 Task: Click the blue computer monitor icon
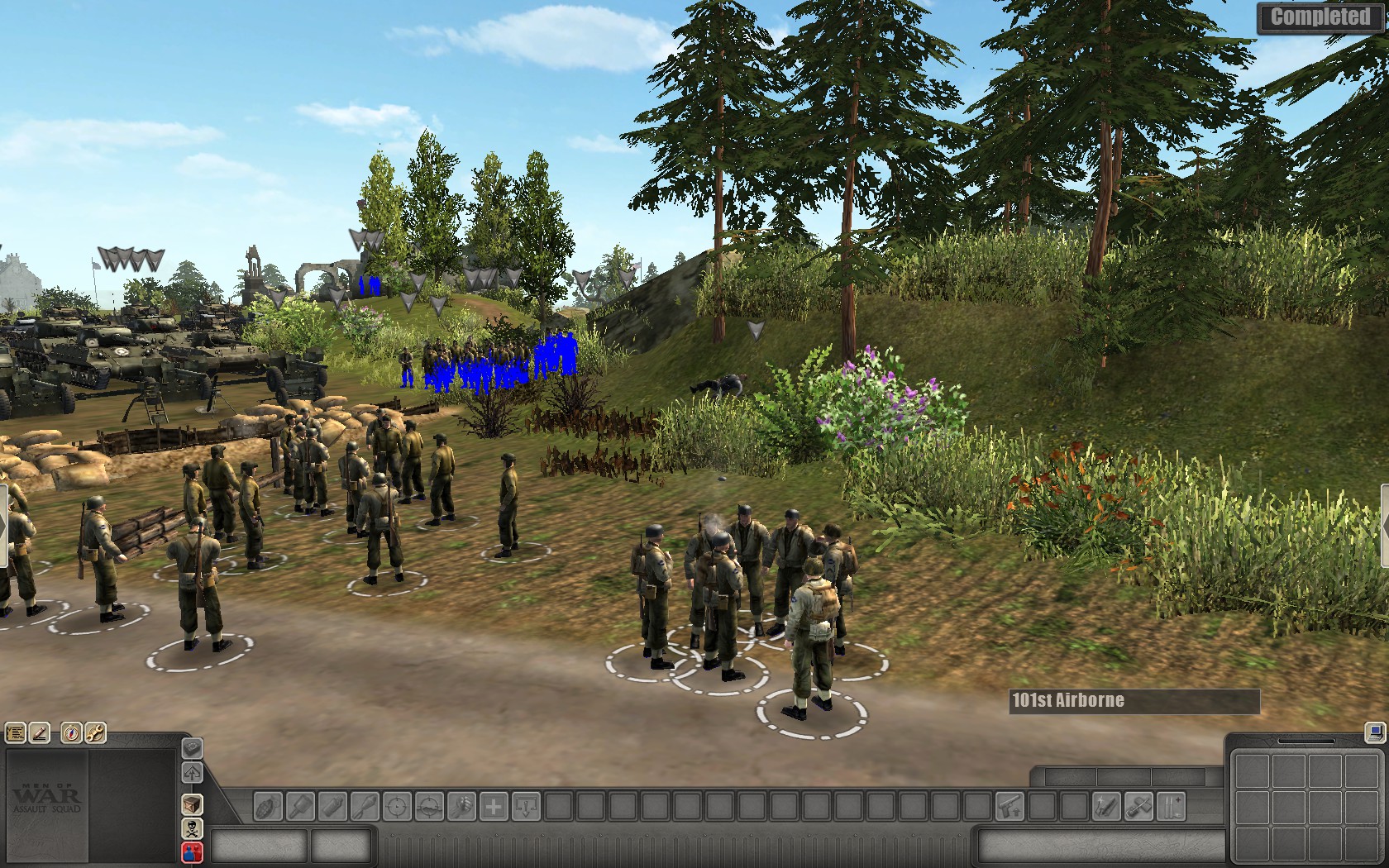pyautogui.click(x=1374, y=732)
